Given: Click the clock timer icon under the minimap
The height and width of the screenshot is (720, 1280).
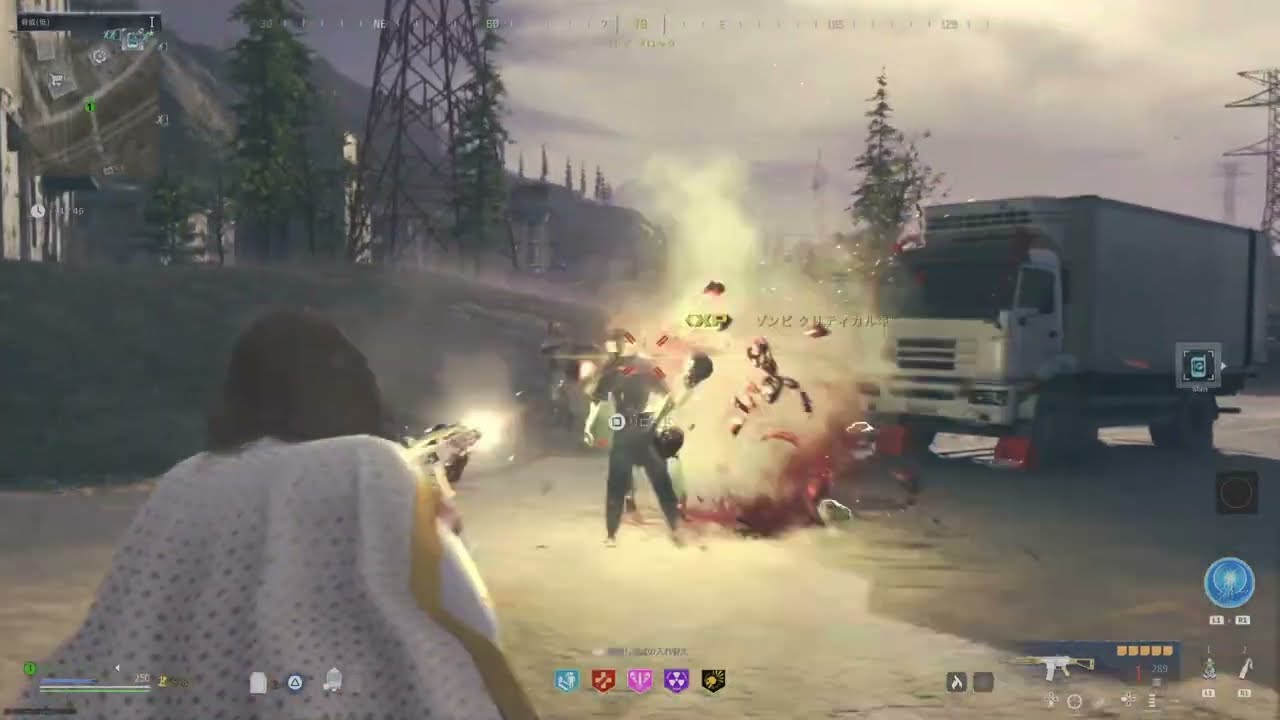Looking at the screenshot, I should [38, 211].
